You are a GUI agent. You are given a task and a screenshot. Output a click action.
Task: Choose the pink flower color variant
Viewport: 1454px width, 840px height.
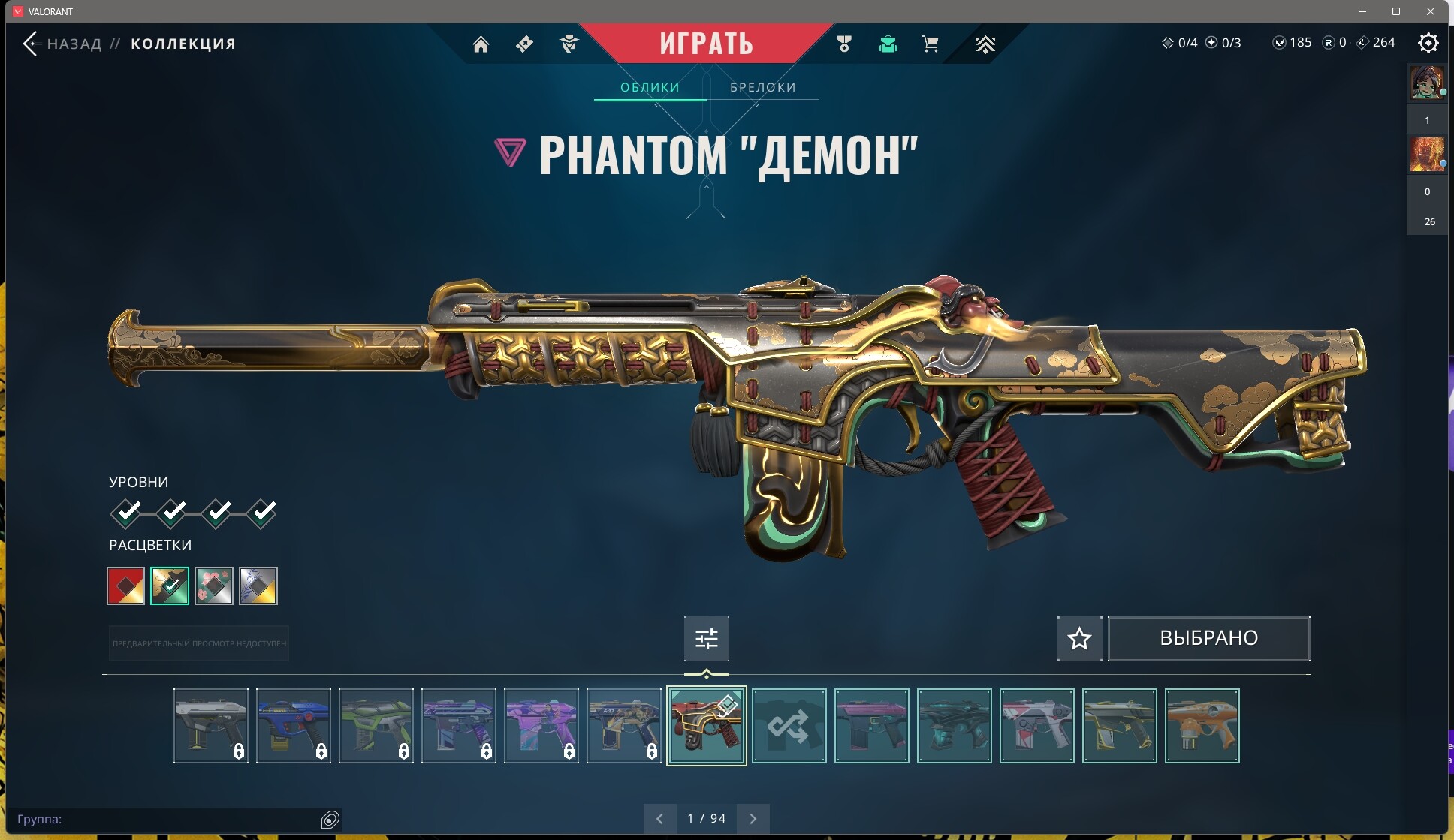coord(214,586)
